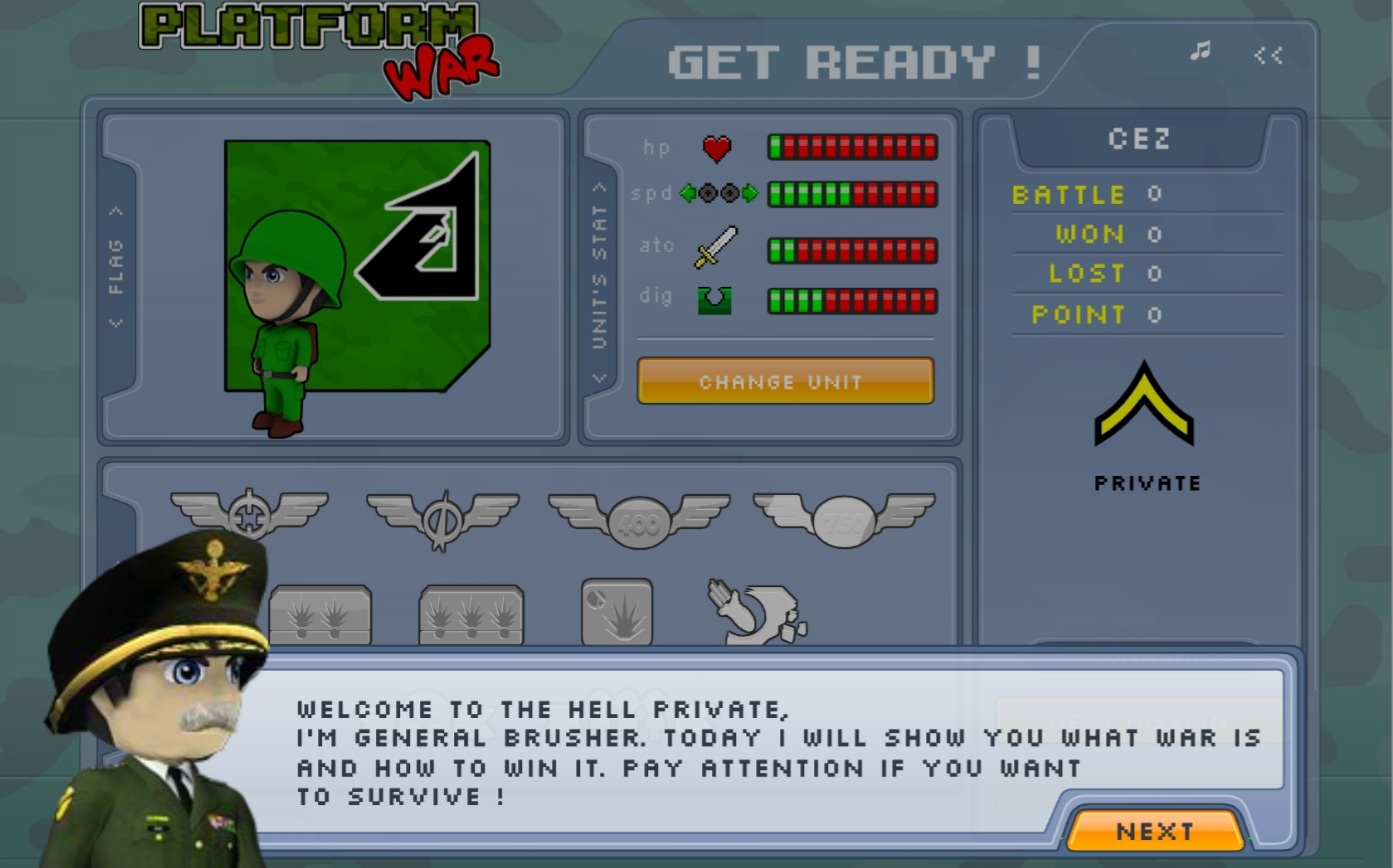Collapse the panel using the double-arrow icon
1393x868 pixels.
1268,56
